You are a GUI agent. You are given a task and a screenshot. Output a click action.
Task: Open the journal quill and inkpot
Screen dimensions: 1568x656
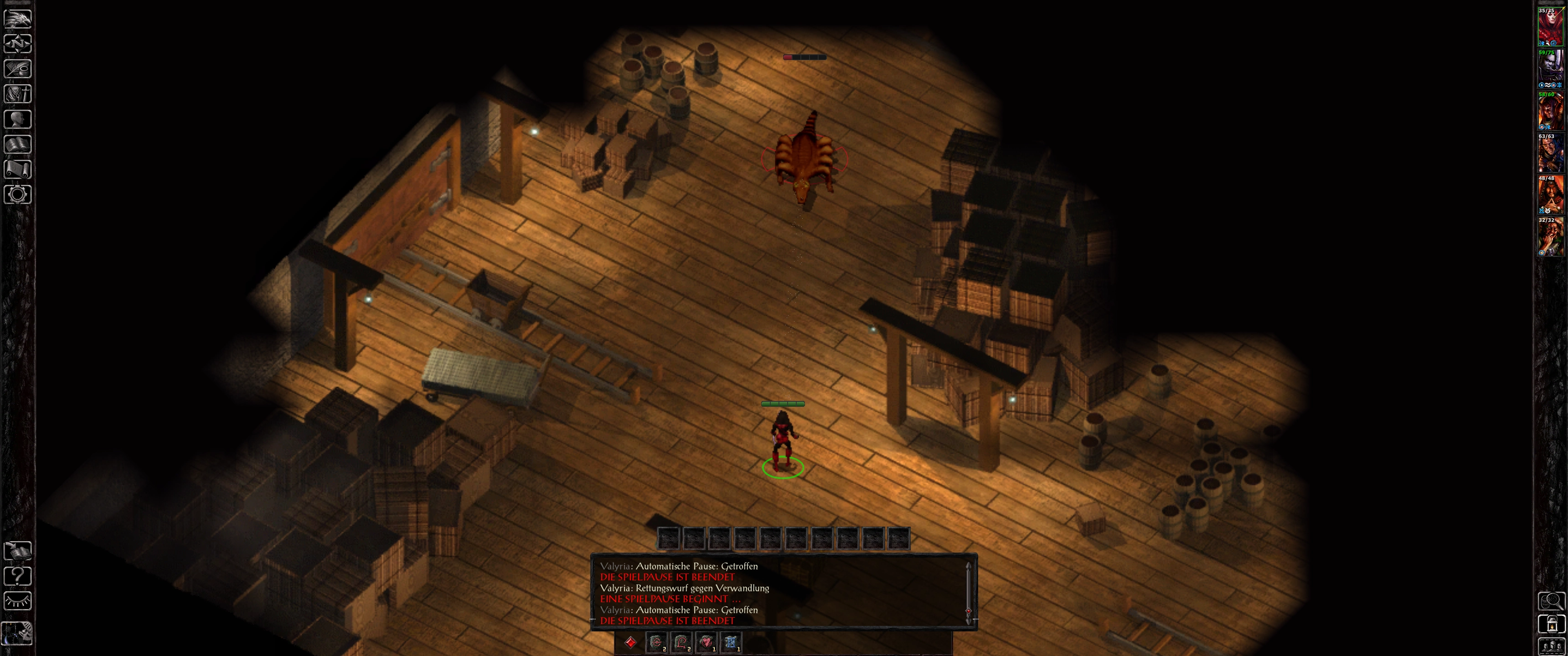18,69
